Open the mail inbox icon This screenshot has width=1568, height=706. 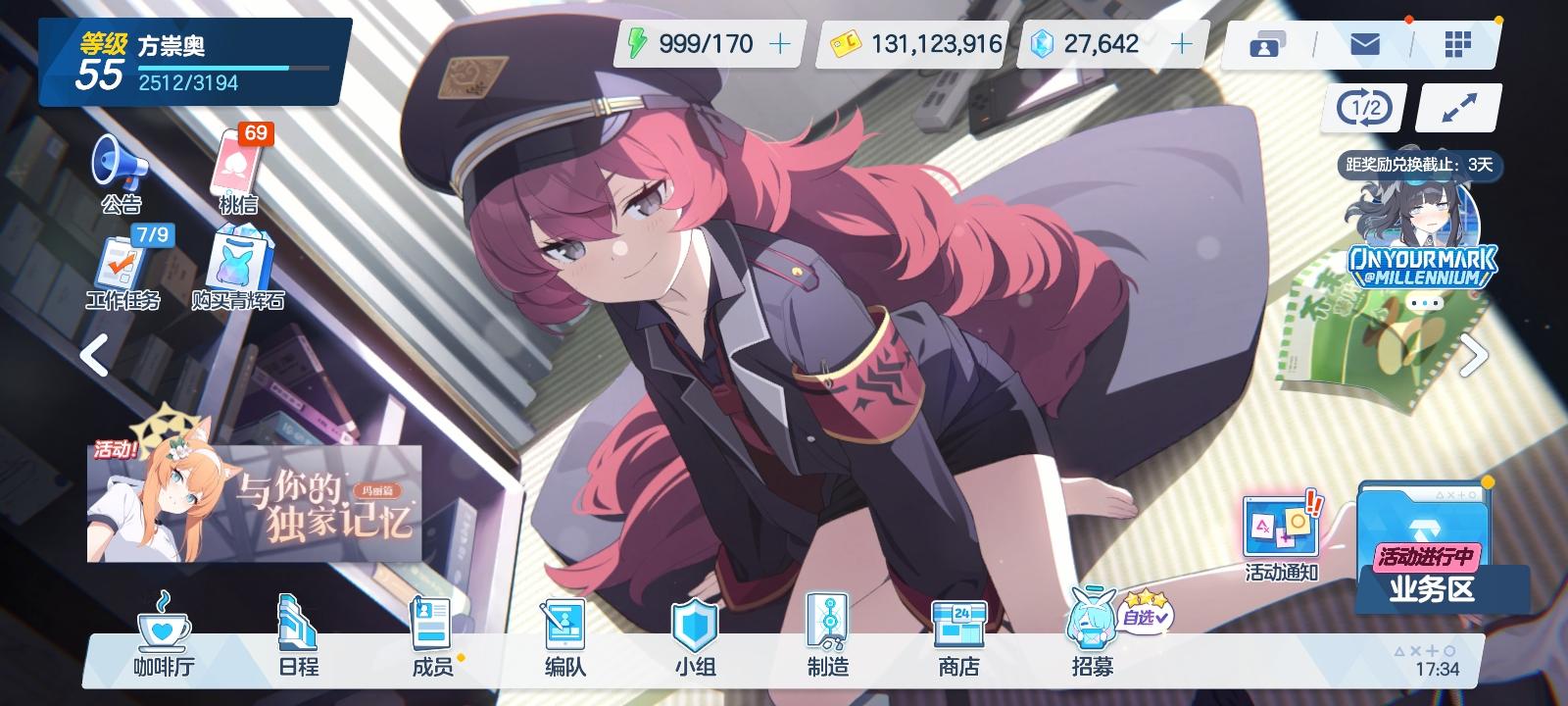click(1364, 44)
